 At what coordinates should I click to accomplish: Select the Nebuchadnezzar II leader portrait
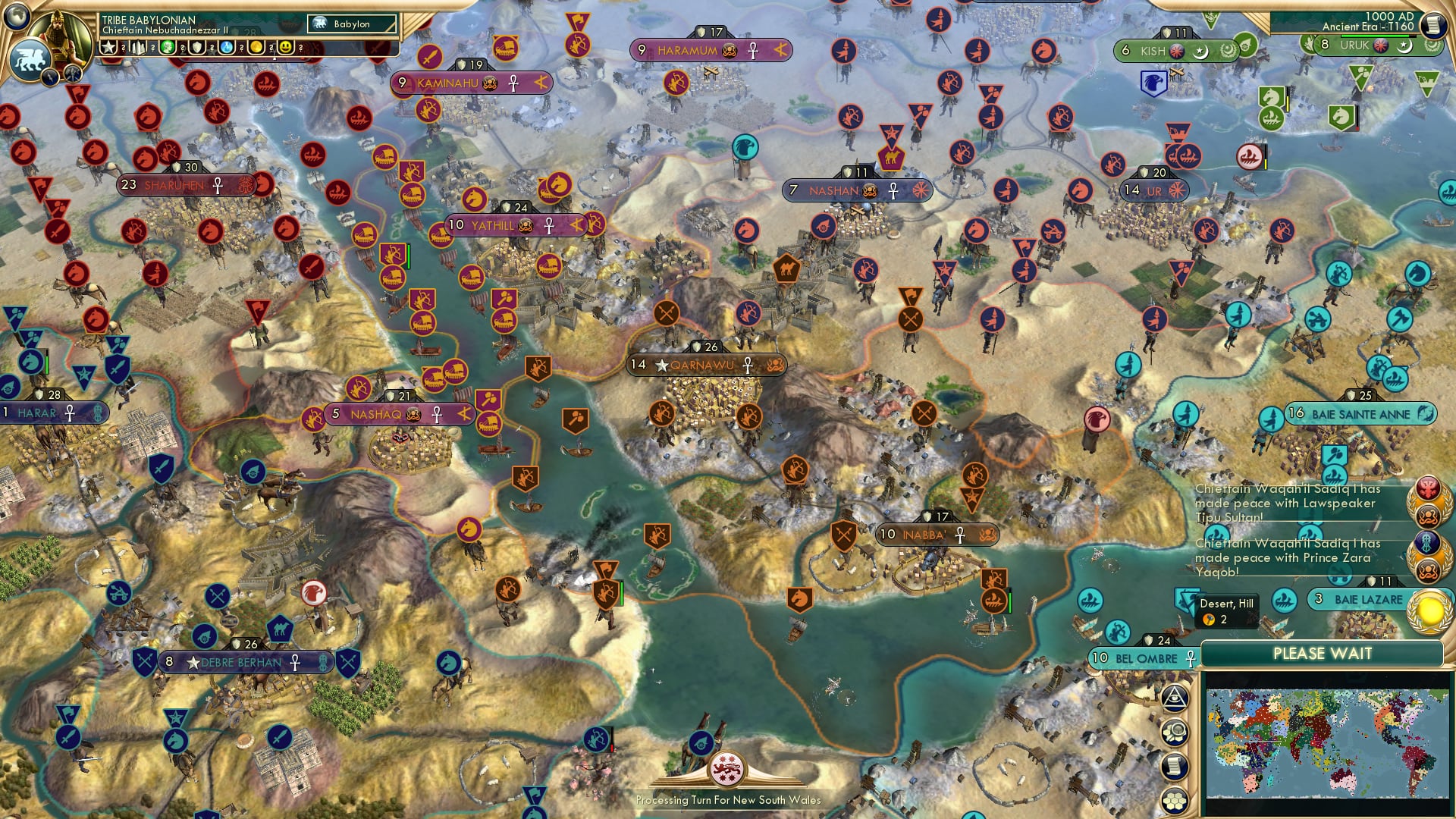[x=61, y=38]
